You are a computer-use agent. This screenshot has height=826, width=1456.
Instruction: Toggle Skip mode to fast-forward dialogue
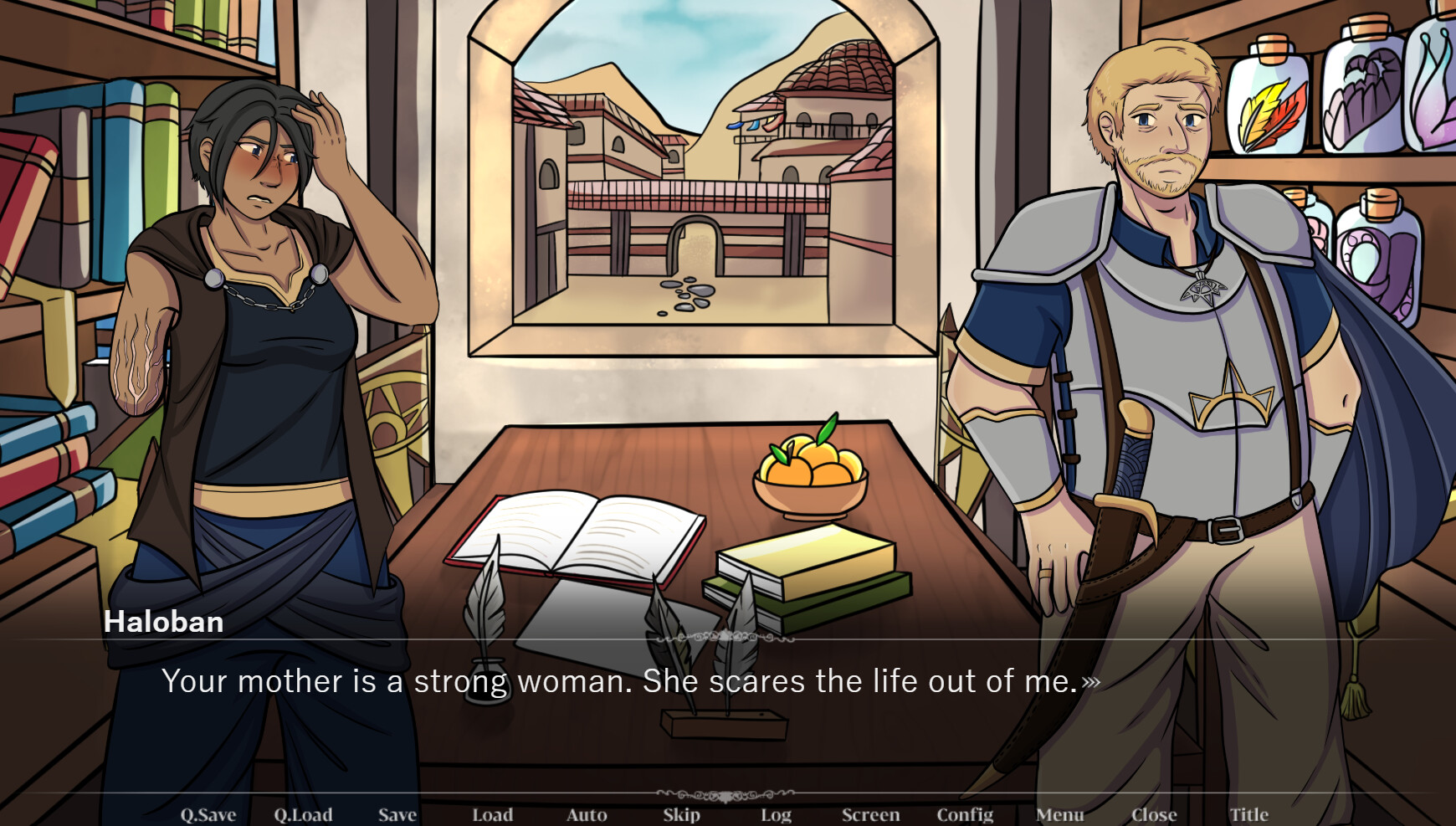tap(681, 814)
